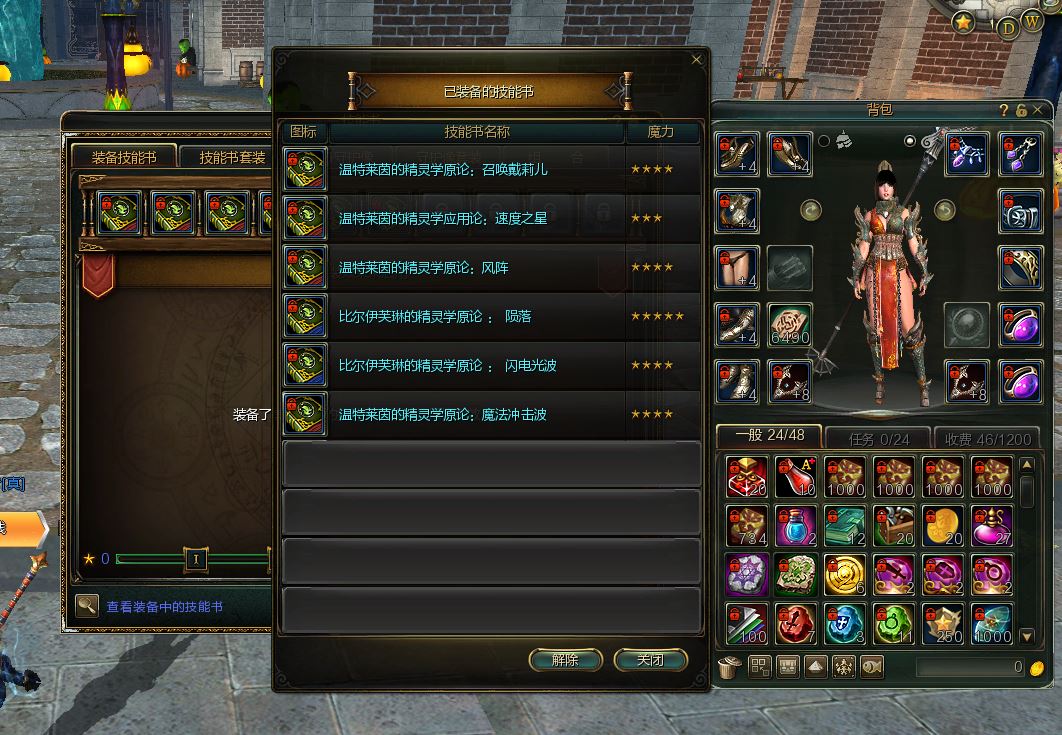Click the 解除 button in the skill book window
Viewport: 1062px width, 735px height.
tap(565, 660)
